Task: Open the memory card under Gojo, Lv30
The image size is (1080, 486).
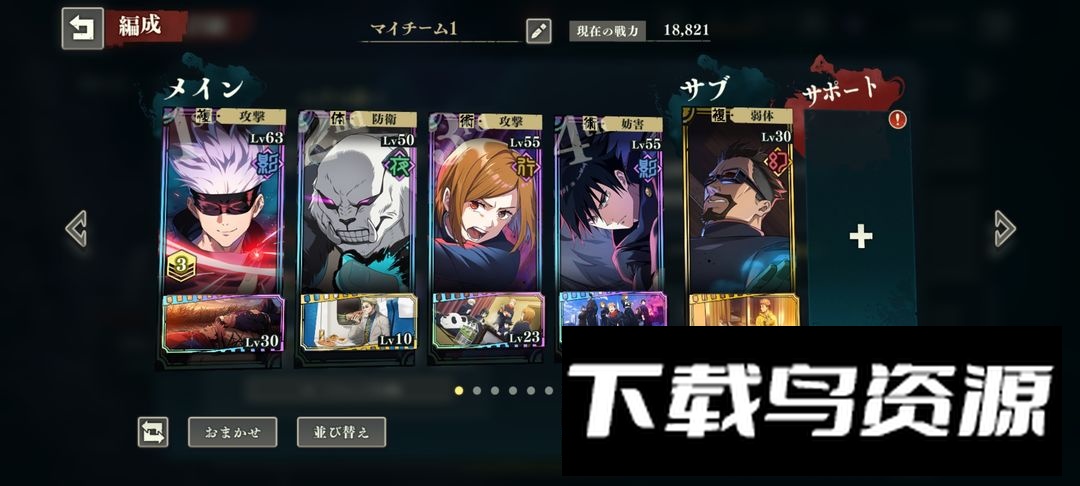Action: click(223, 323)
